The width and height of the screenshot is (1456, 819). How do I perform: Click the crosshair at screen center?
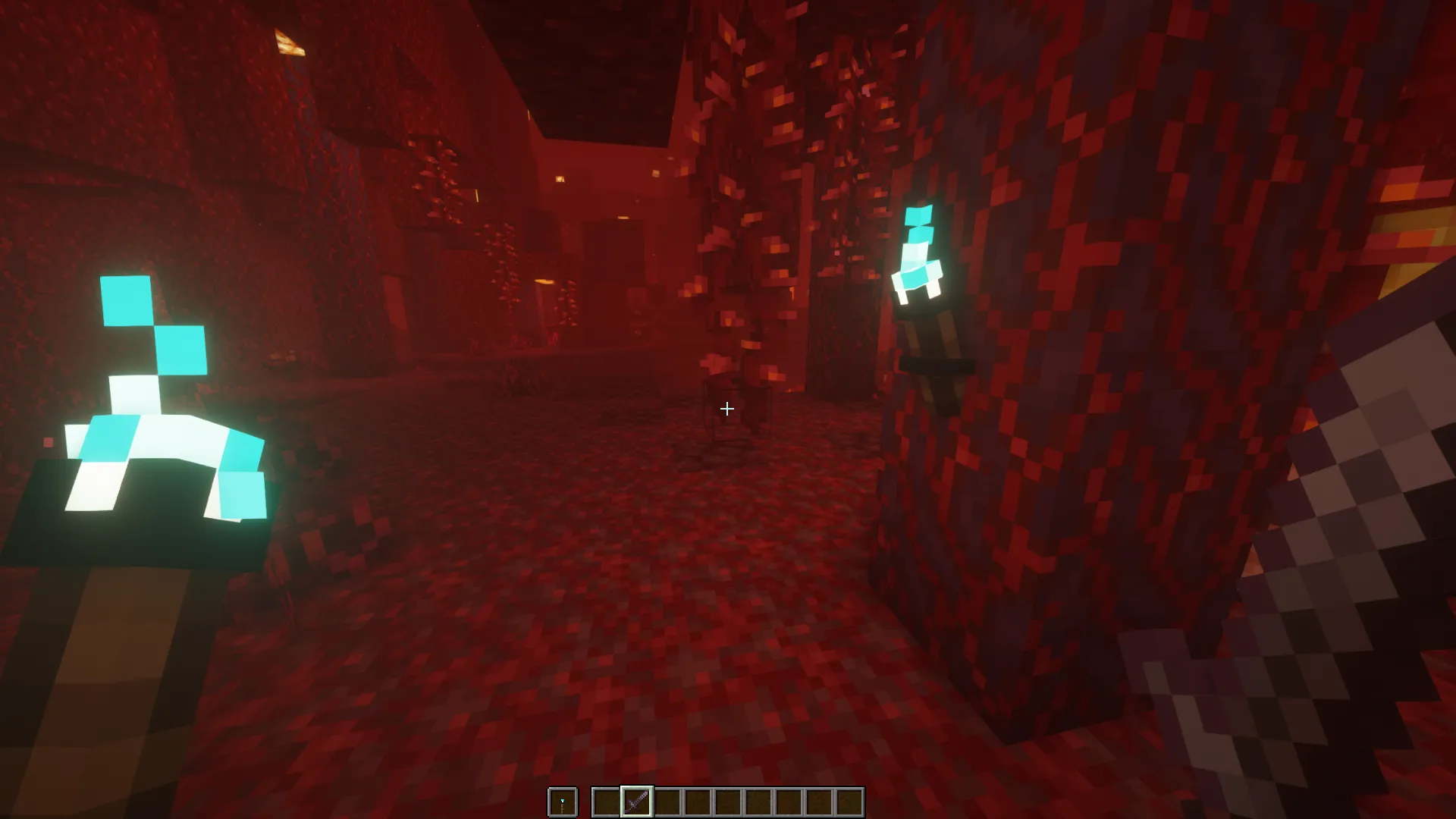pyautogui.click(x=726, y=409)
